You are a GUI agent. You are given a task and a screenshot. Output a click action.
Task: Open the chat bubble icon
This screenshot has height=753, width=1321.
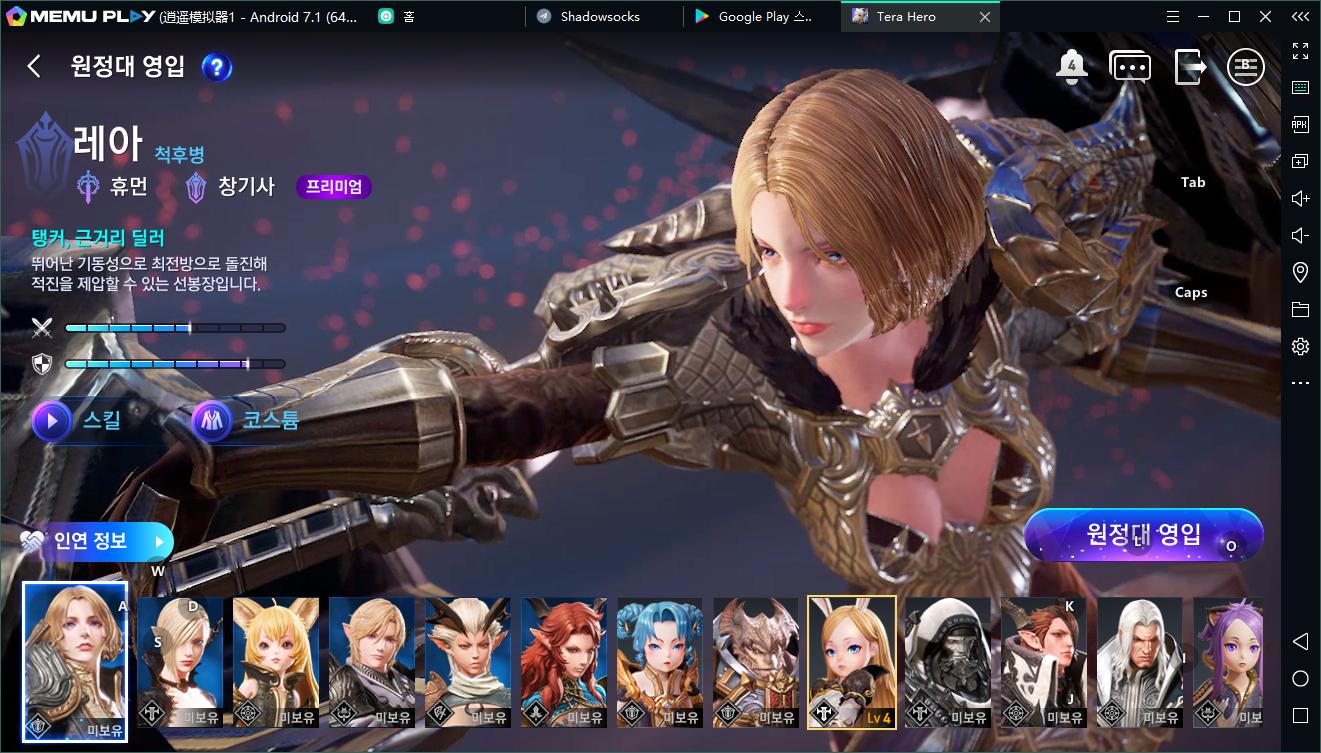click(1130, 67)
